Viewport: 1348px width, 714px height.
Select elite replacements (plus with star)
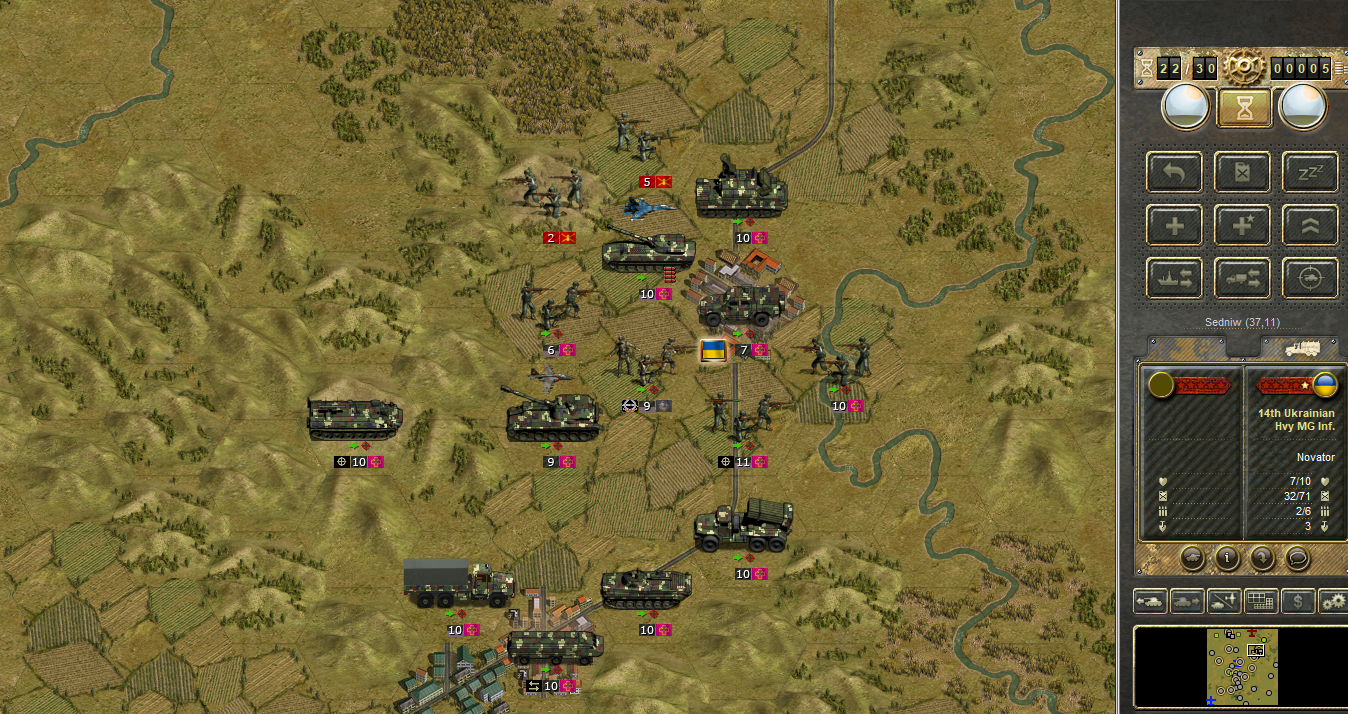(x=1242, y=225)
